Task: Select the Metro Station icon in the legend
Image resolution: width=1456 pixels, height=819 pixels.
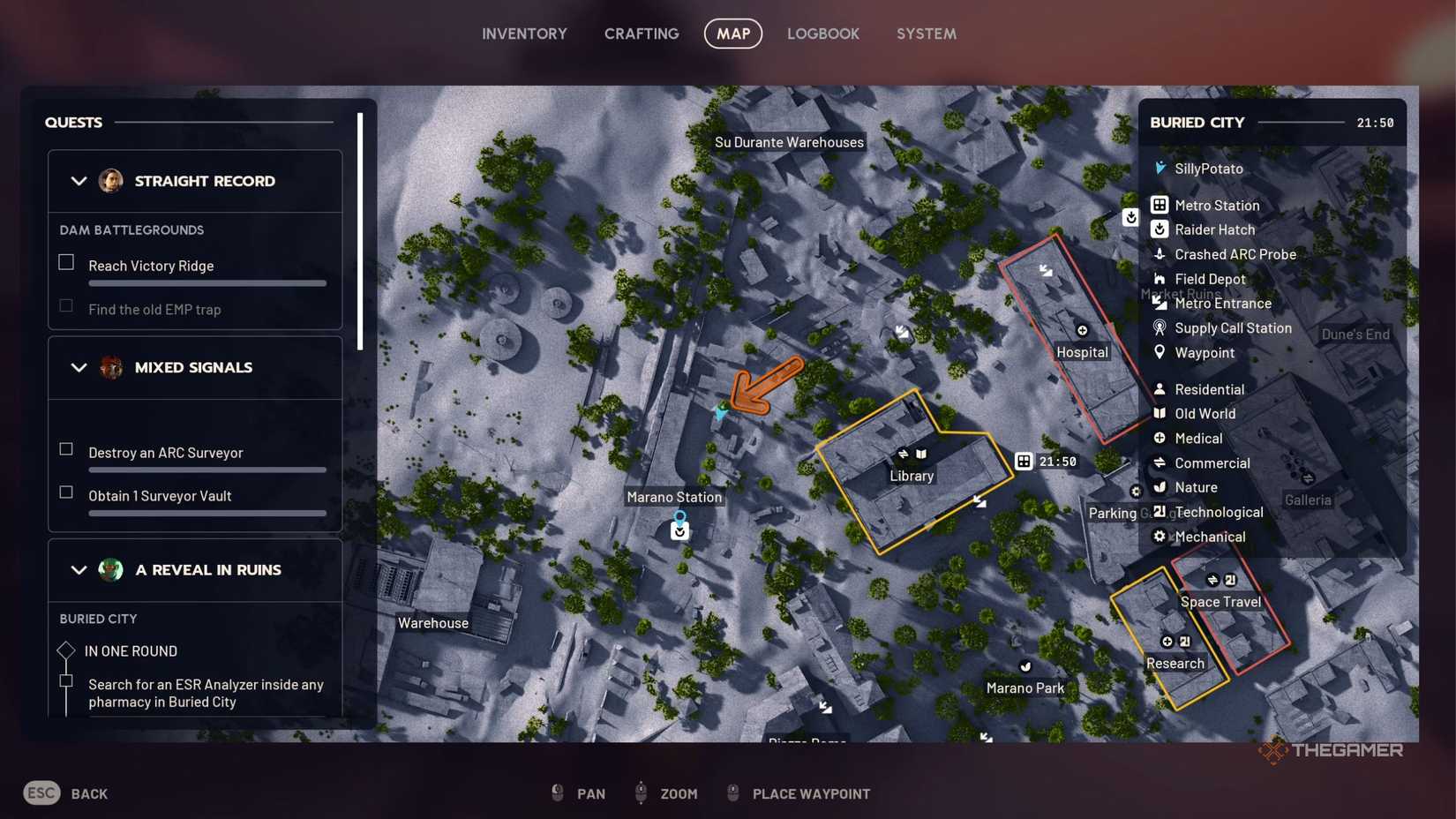Action: [1160, 205]
